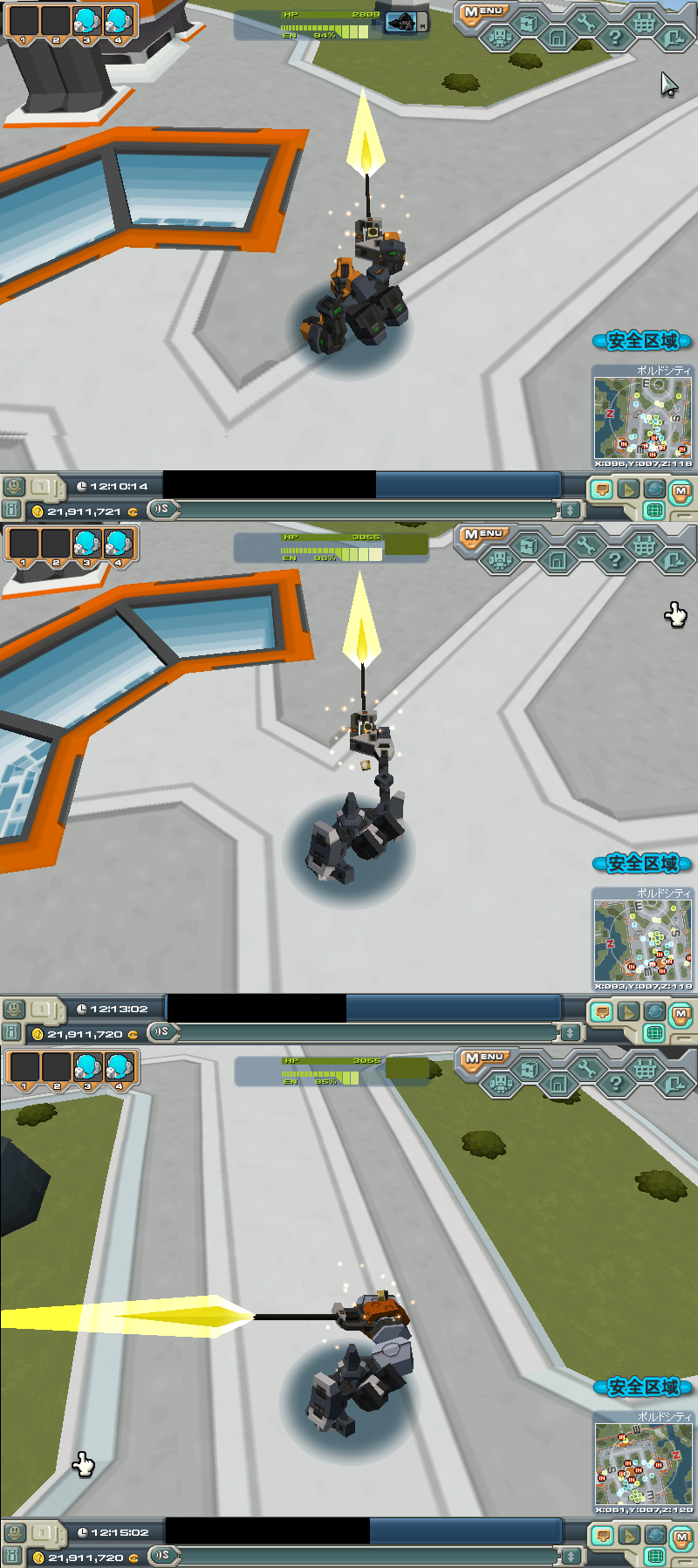Image resolution: width=698 pixels, height=1568 pixels.
Task: Click the smiley emote button beside the 12:13:02 clock
Action: 13,1009
